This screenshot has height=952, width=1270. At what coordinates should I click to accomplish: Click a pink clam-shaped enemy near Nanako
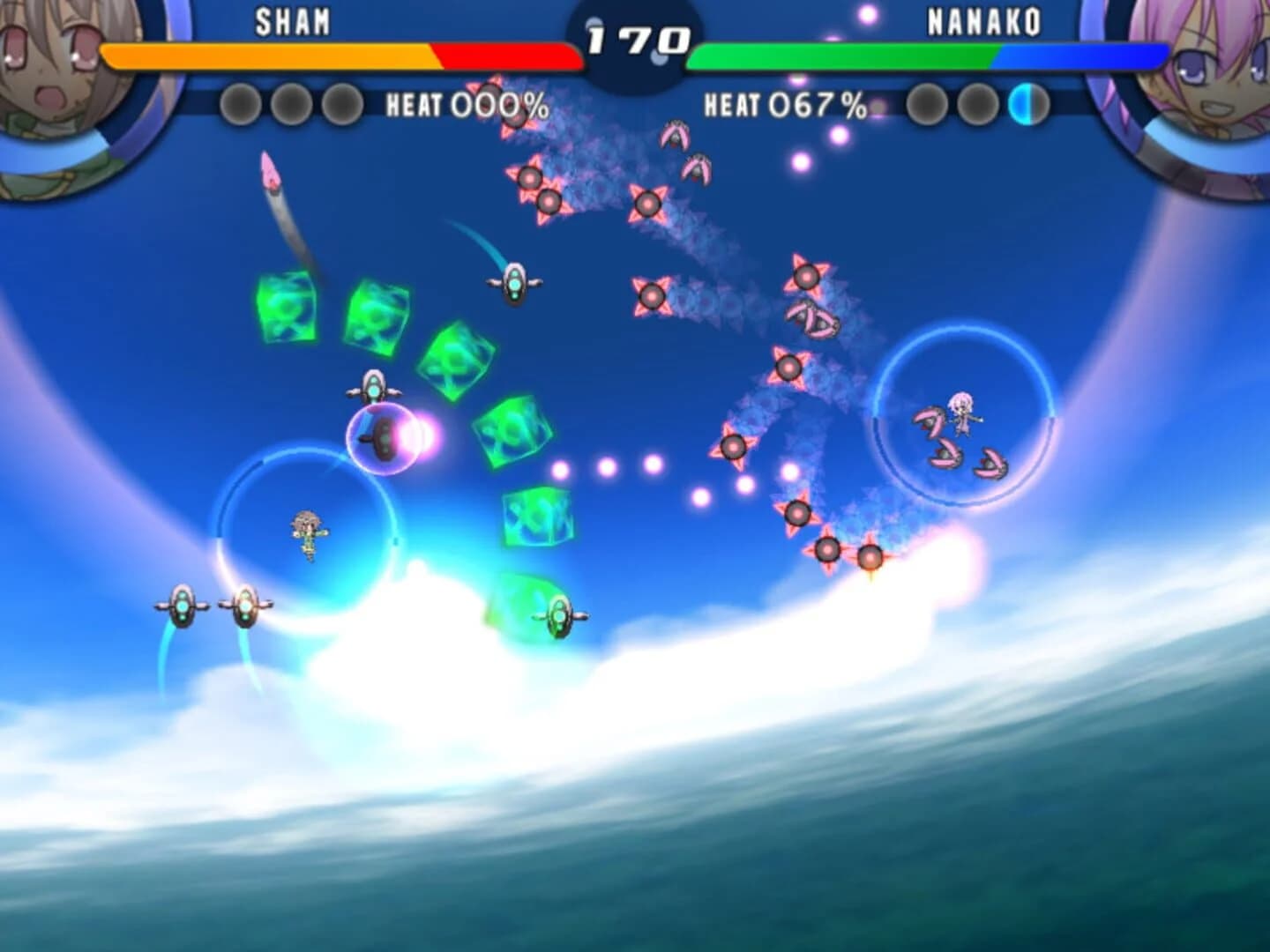click(x=930, y=423)
